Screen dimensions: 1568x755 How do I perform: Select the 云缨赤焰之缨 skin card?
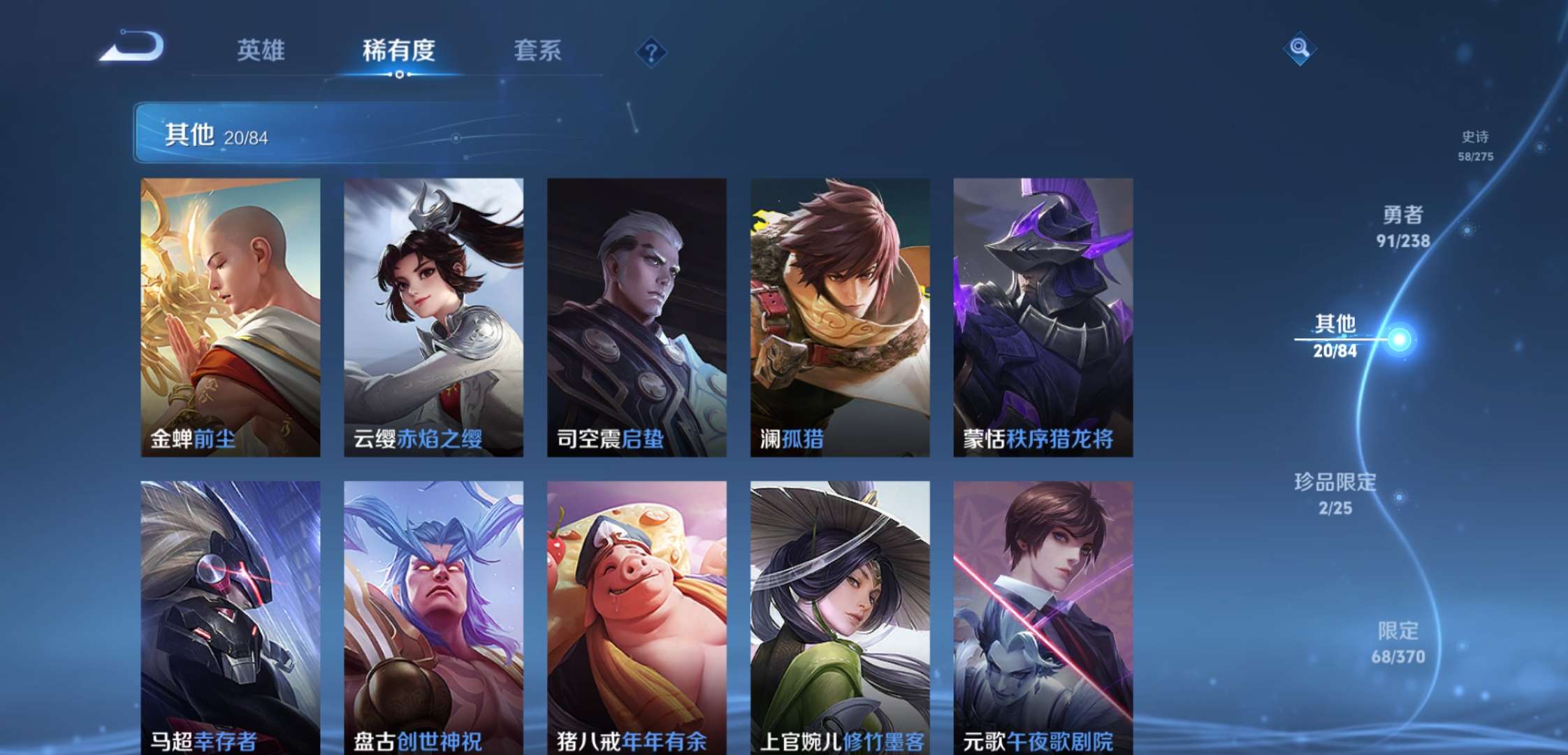(433, 315)
